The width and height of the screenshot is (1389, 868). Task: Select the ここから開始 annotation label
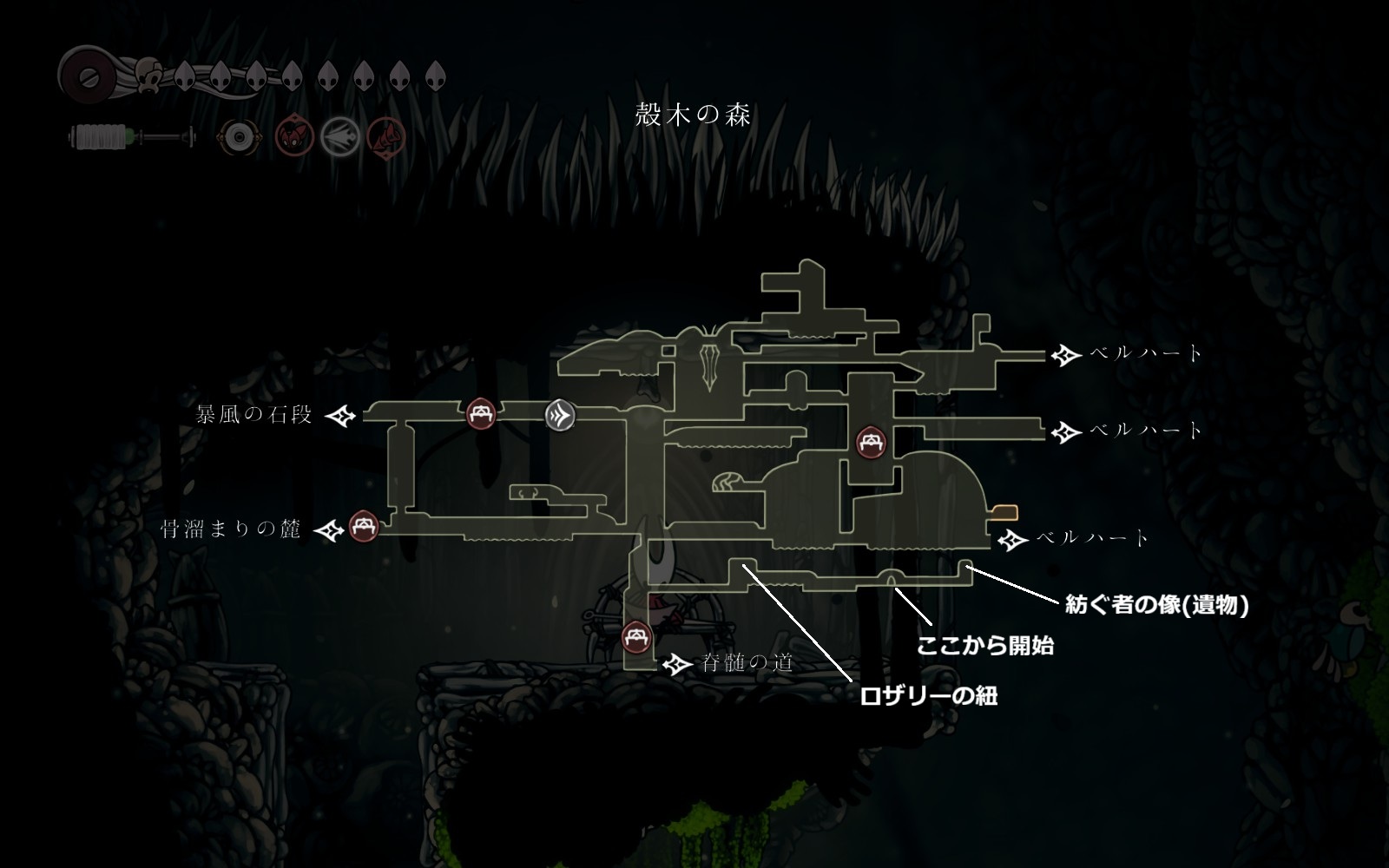tap(985, 646)
